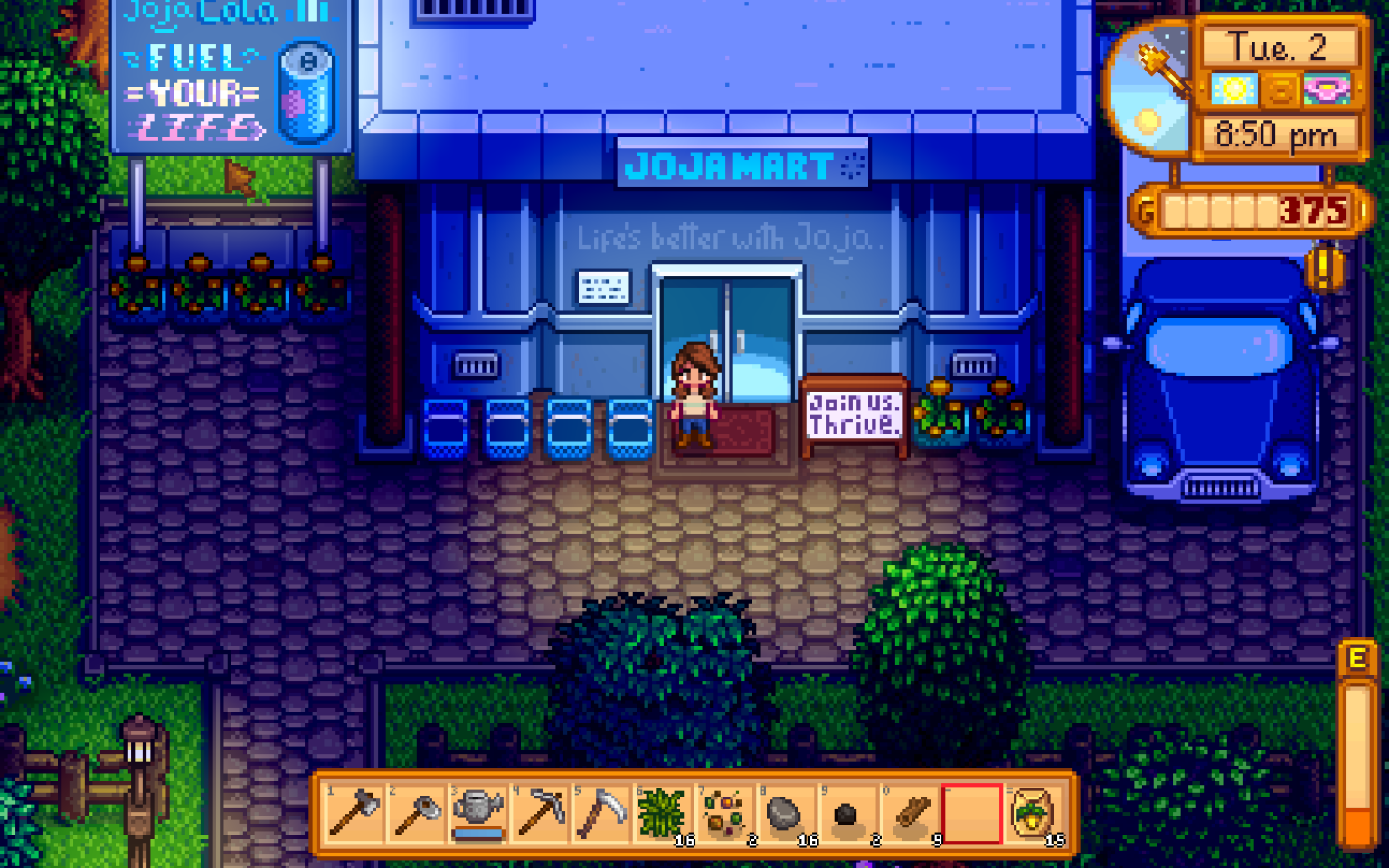The width and height of the screenshot is (1389, 868).
Task: Click the Tue. 2 date display
Action: click(x=1278, y=47)
